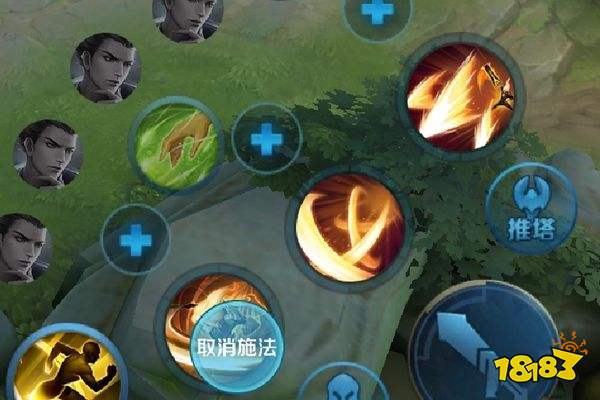The width and height of the screenshot is (600, 400).
Task: Activate the green claw skill
Action: (176, 142)
